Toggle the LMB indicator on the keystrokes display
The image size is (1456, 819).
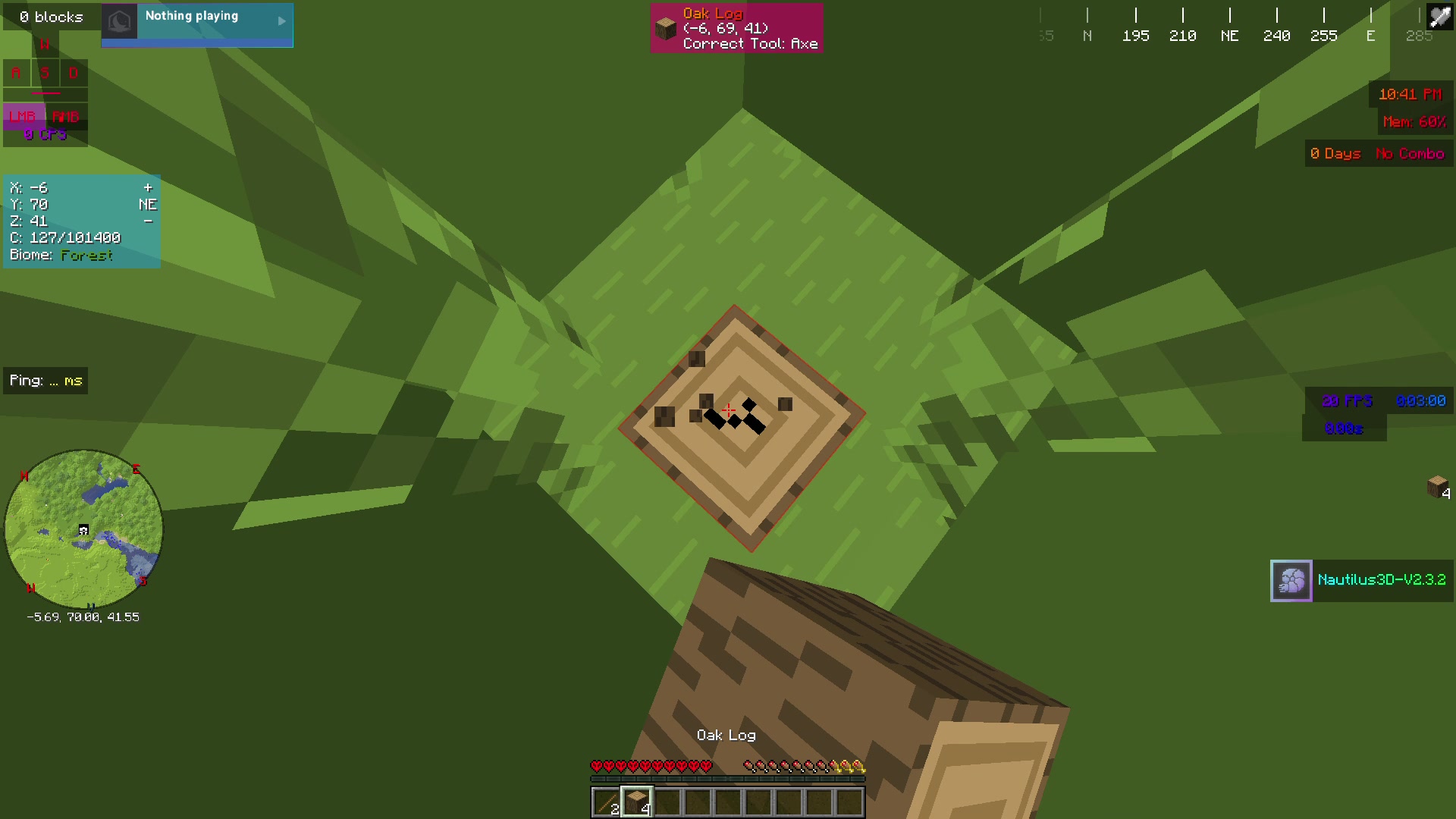click(x=24, y=117)
